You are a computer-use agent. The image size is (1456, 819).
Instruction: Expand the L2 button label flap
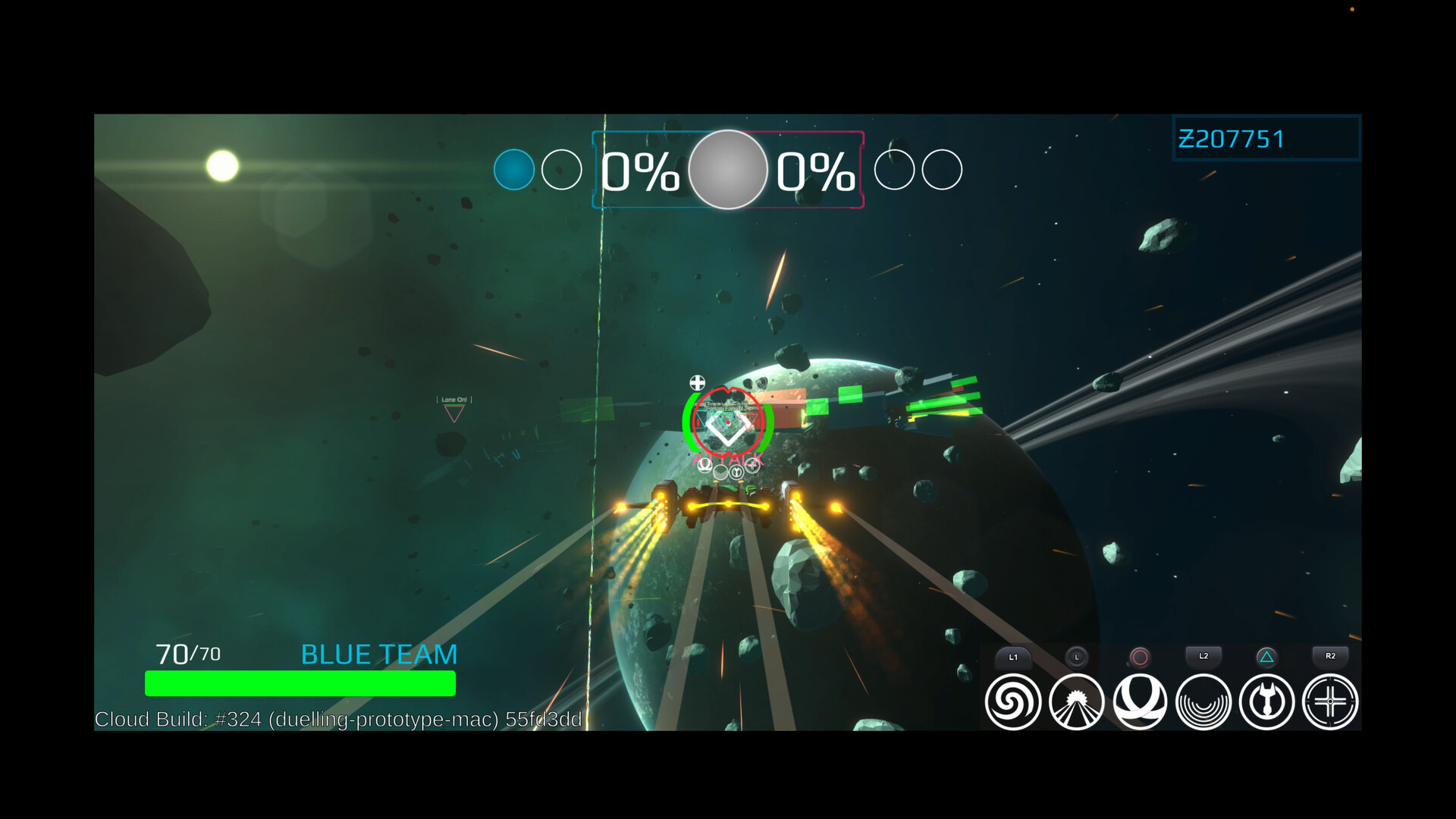tap(1203, 657)
